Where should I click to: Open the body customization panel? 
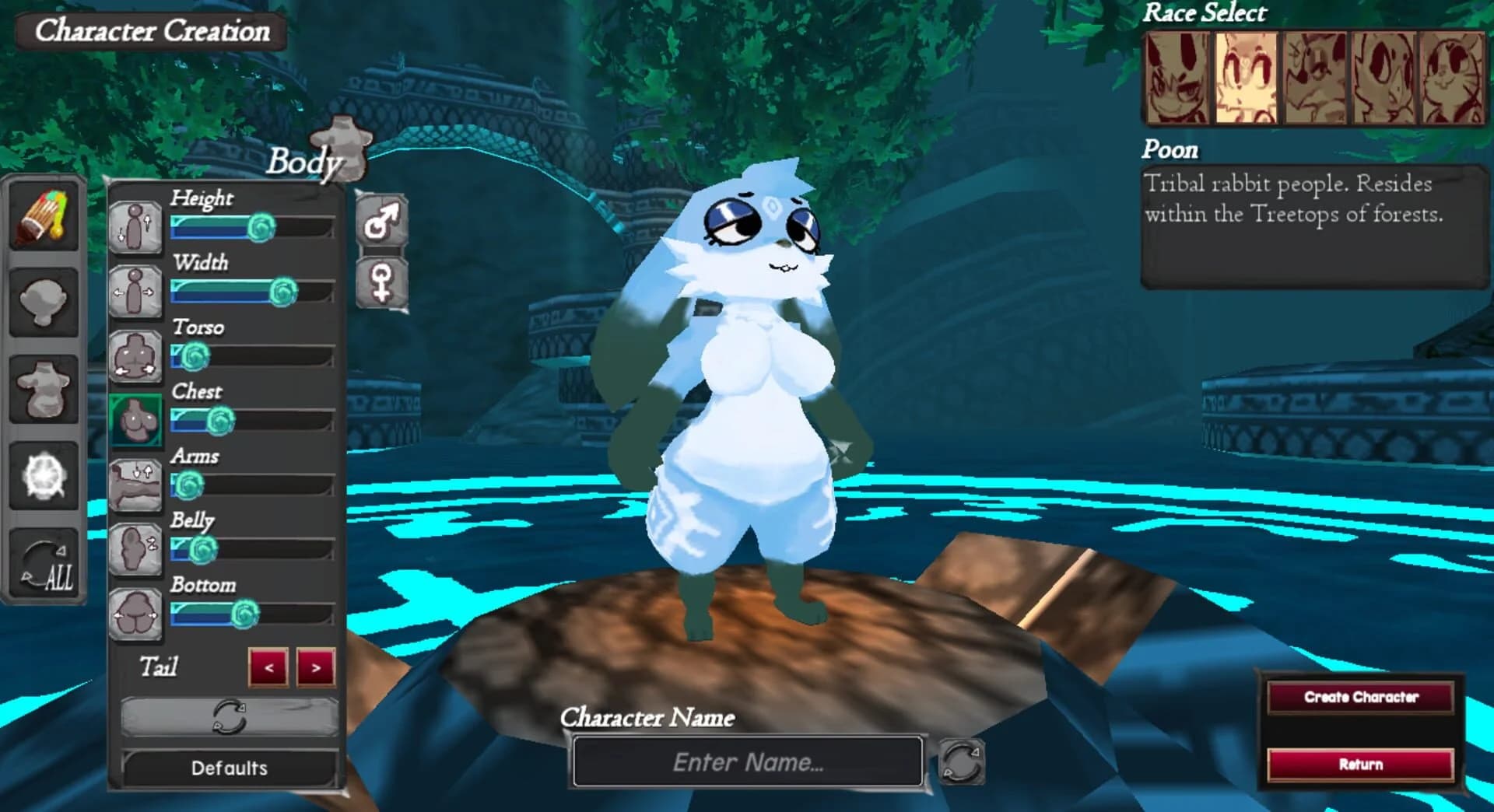click(x=43, y=390)
